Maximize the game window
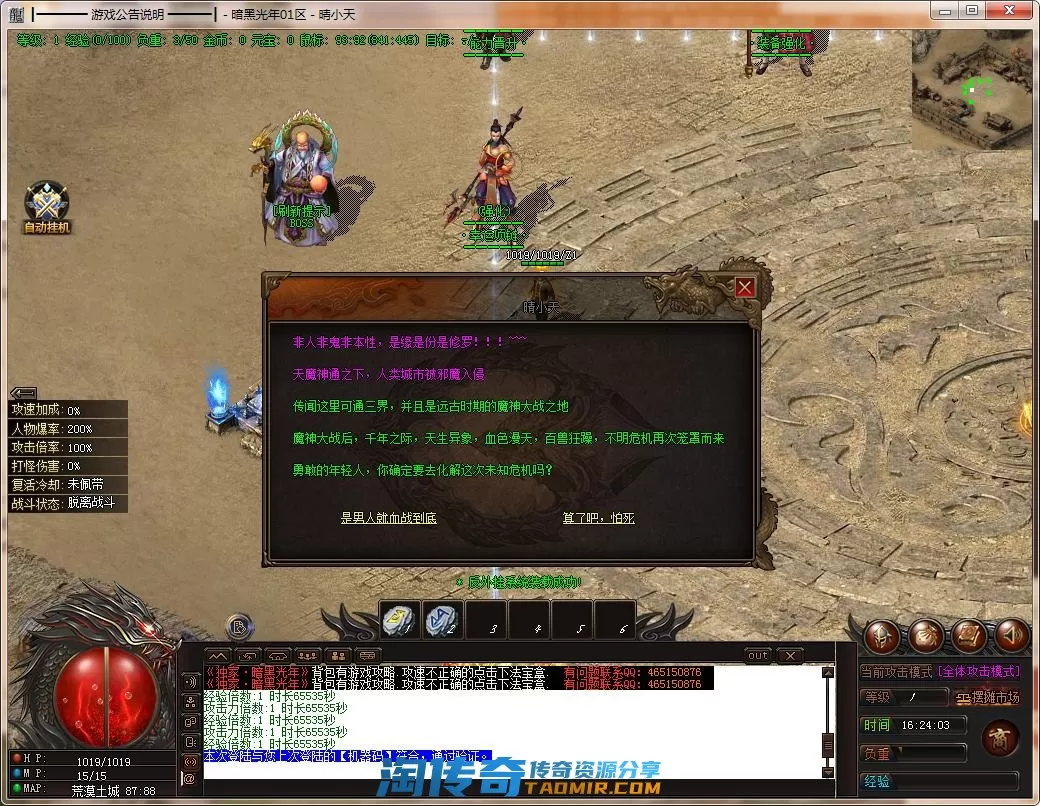 [x=972, y=10]
